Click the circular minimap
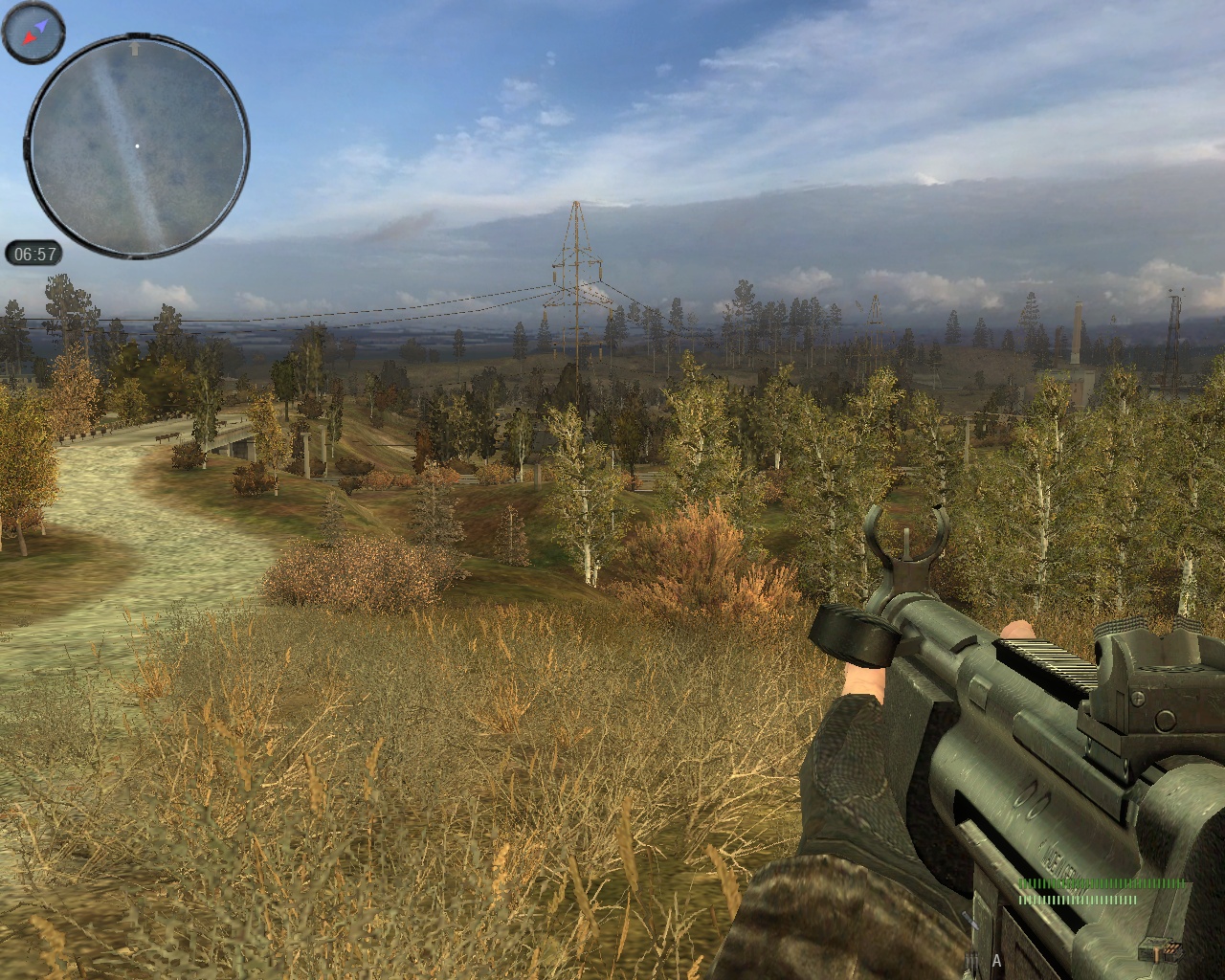Screen dimensions: 1225x980 pos(137,146)
